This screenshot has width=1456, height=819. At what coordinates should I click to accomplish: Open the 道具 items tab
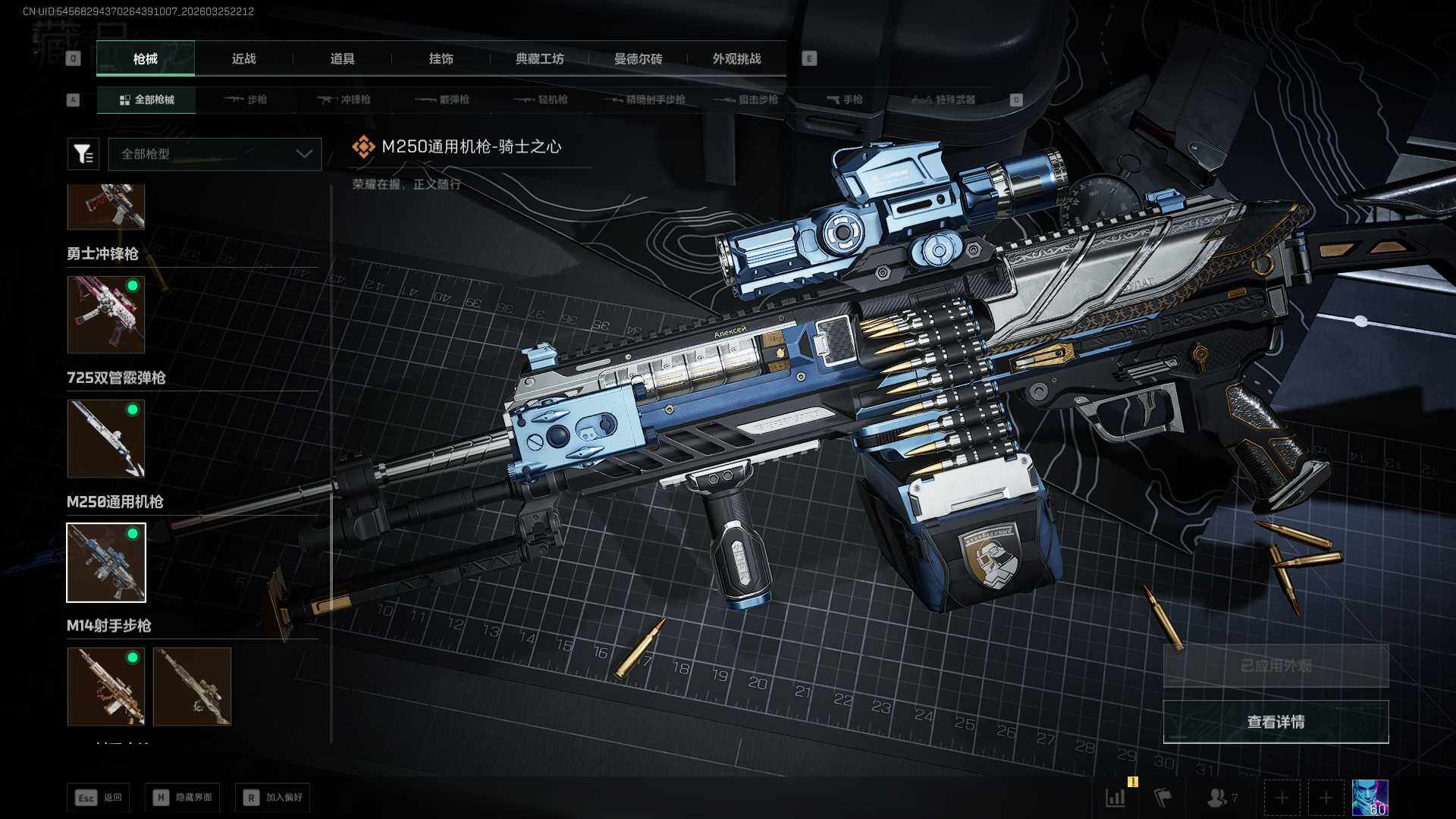[342, 58]
